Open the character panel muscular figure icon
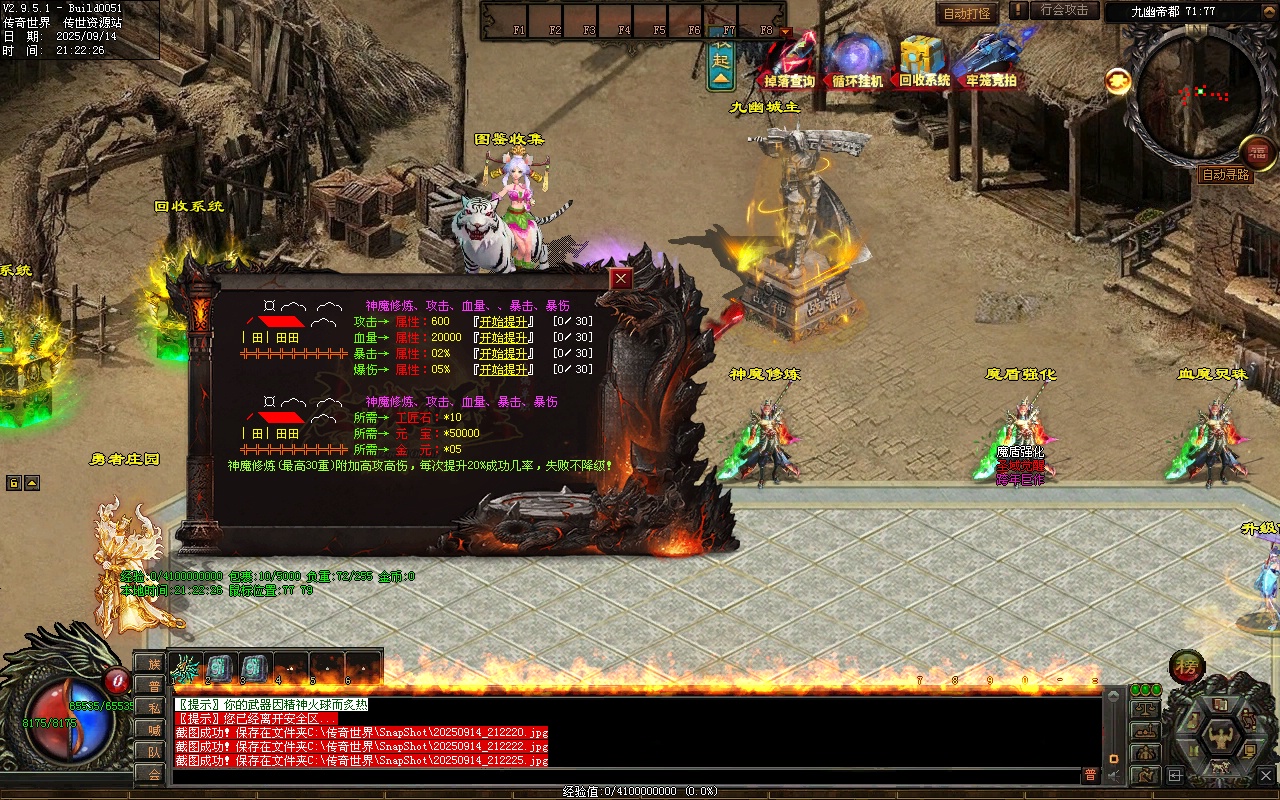1280x800 pixels. 1220,737
